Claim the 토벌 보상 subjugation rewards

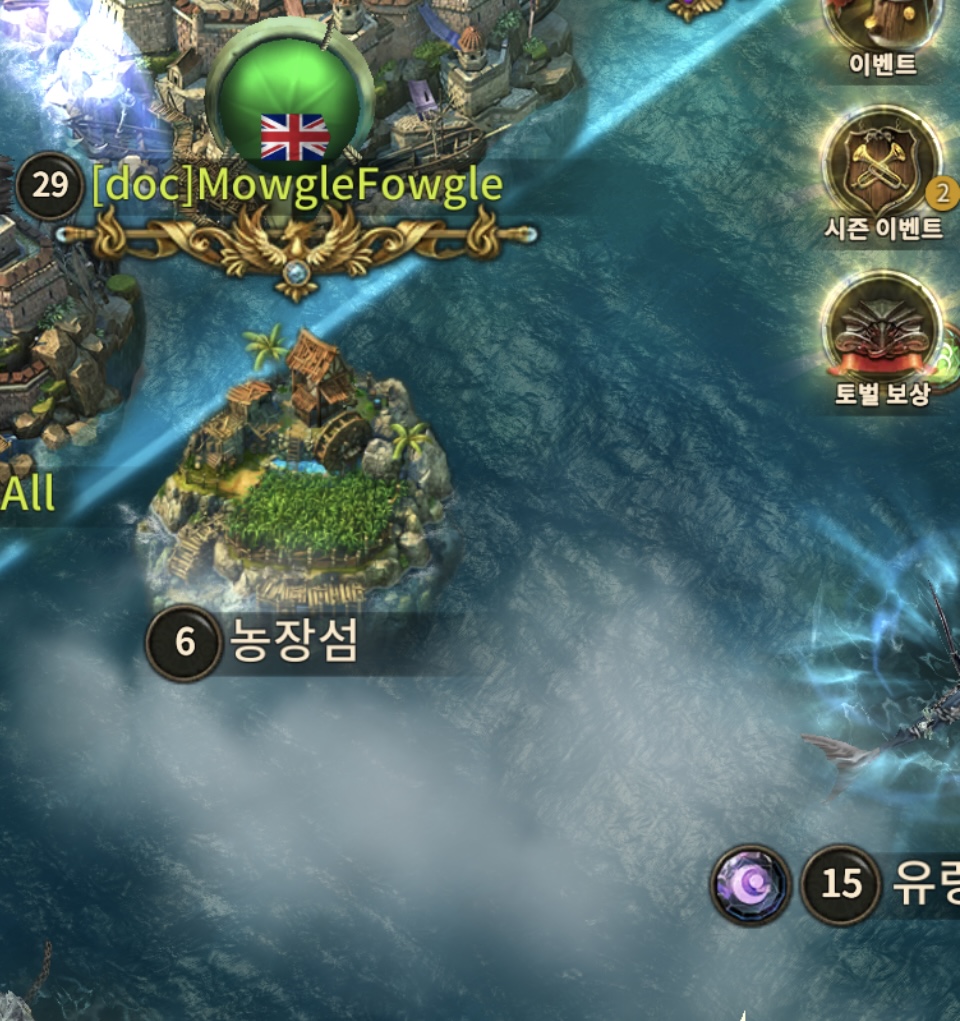(x=882, y=333)
